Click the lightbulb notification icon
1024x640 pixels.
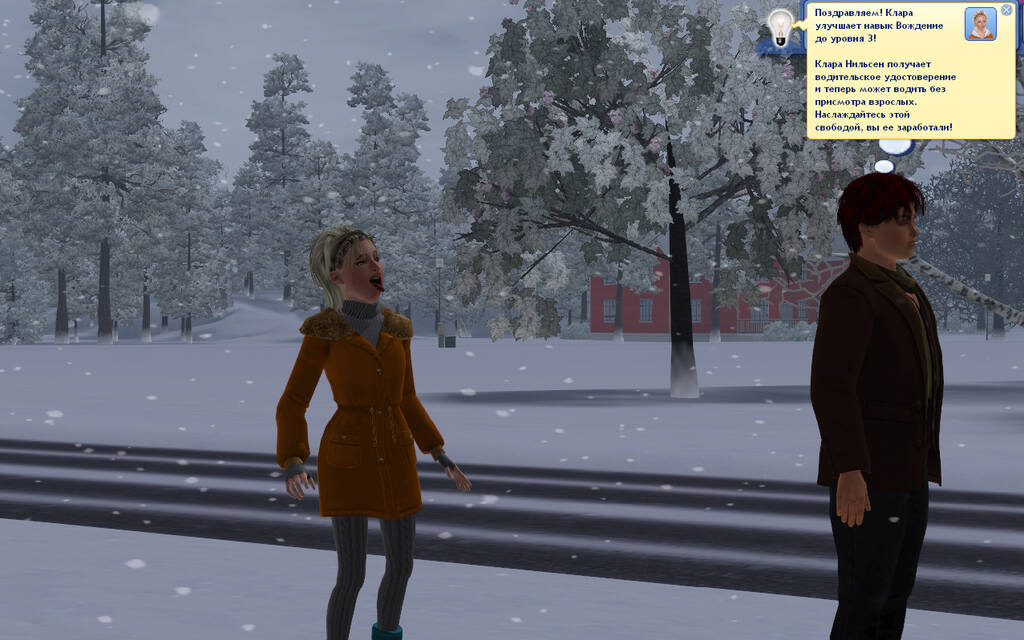(780, 25)
